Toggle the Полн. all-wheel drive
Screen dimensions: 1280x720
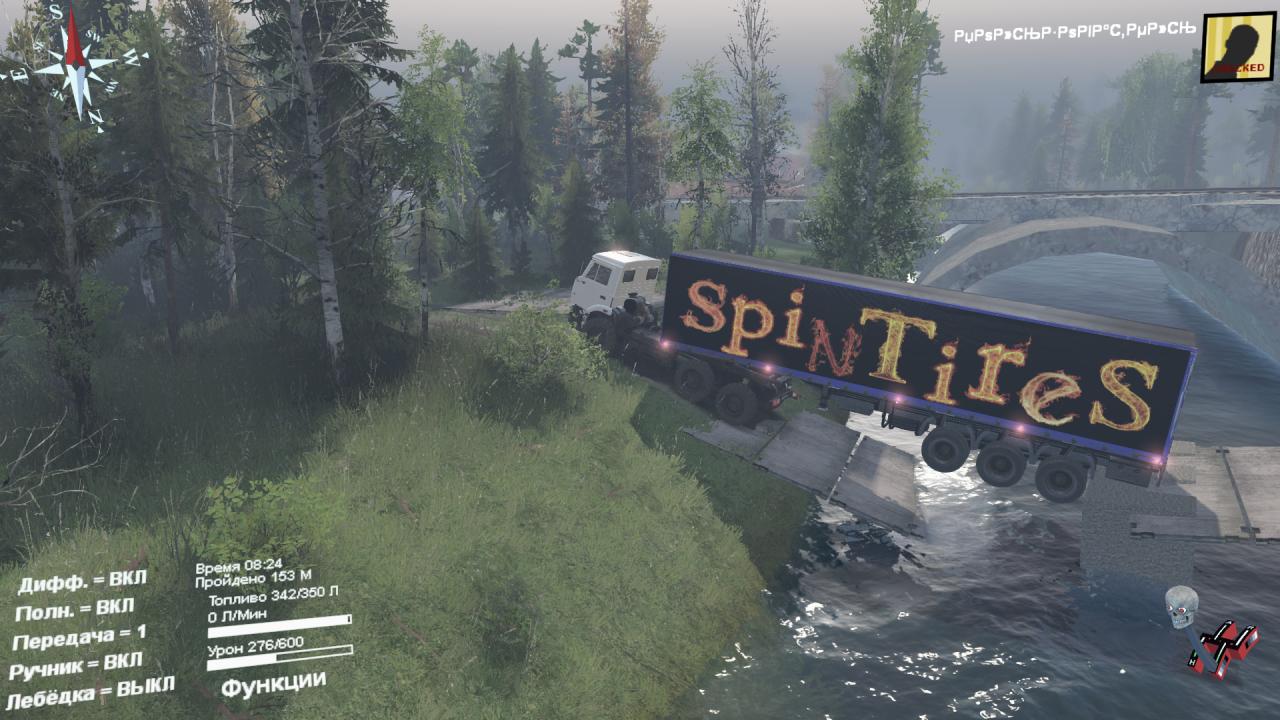(x=75, y=609)
